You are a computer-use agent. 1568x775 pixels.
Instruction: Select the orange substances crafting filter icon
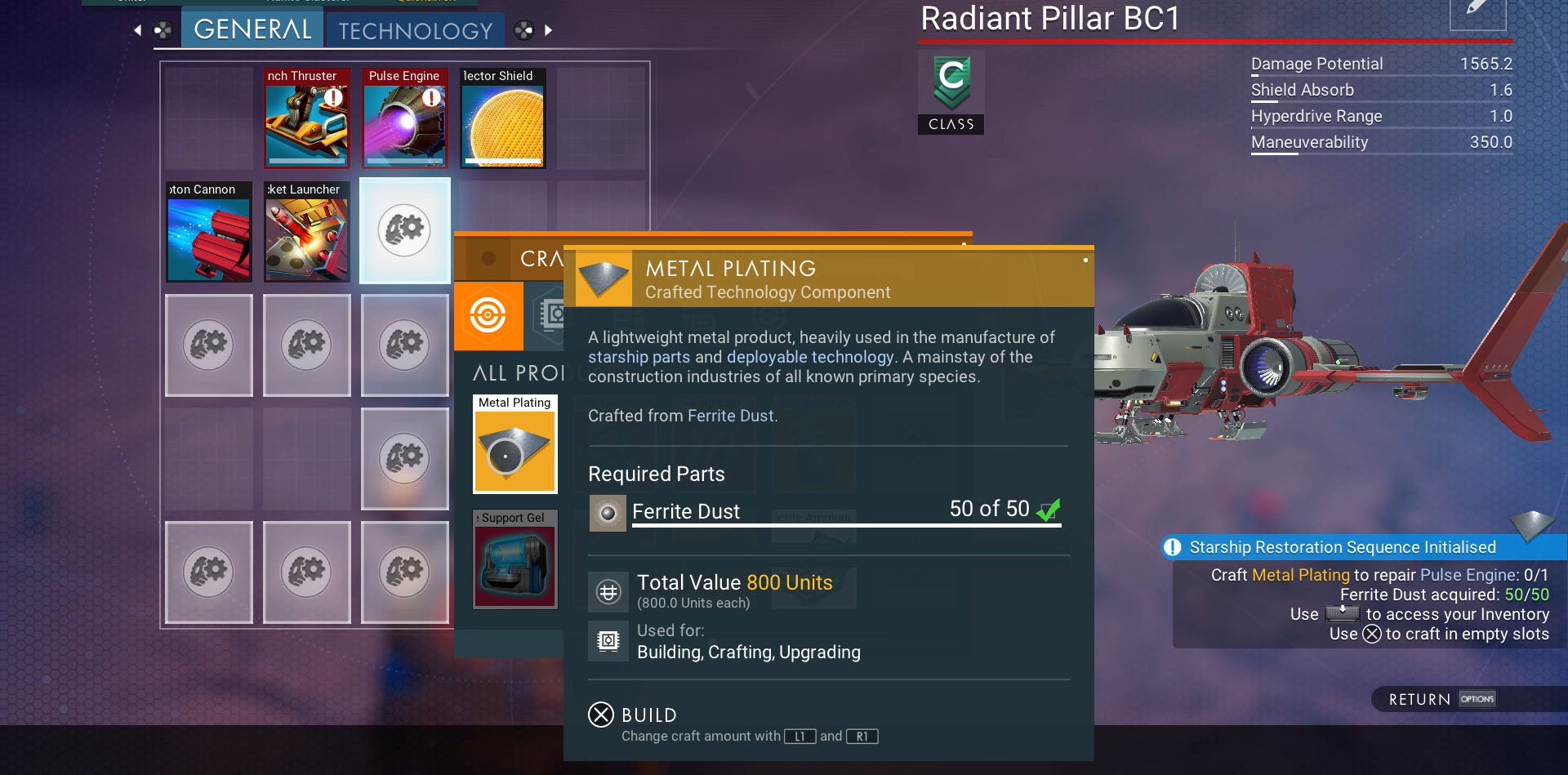click(x=488, y=316)
